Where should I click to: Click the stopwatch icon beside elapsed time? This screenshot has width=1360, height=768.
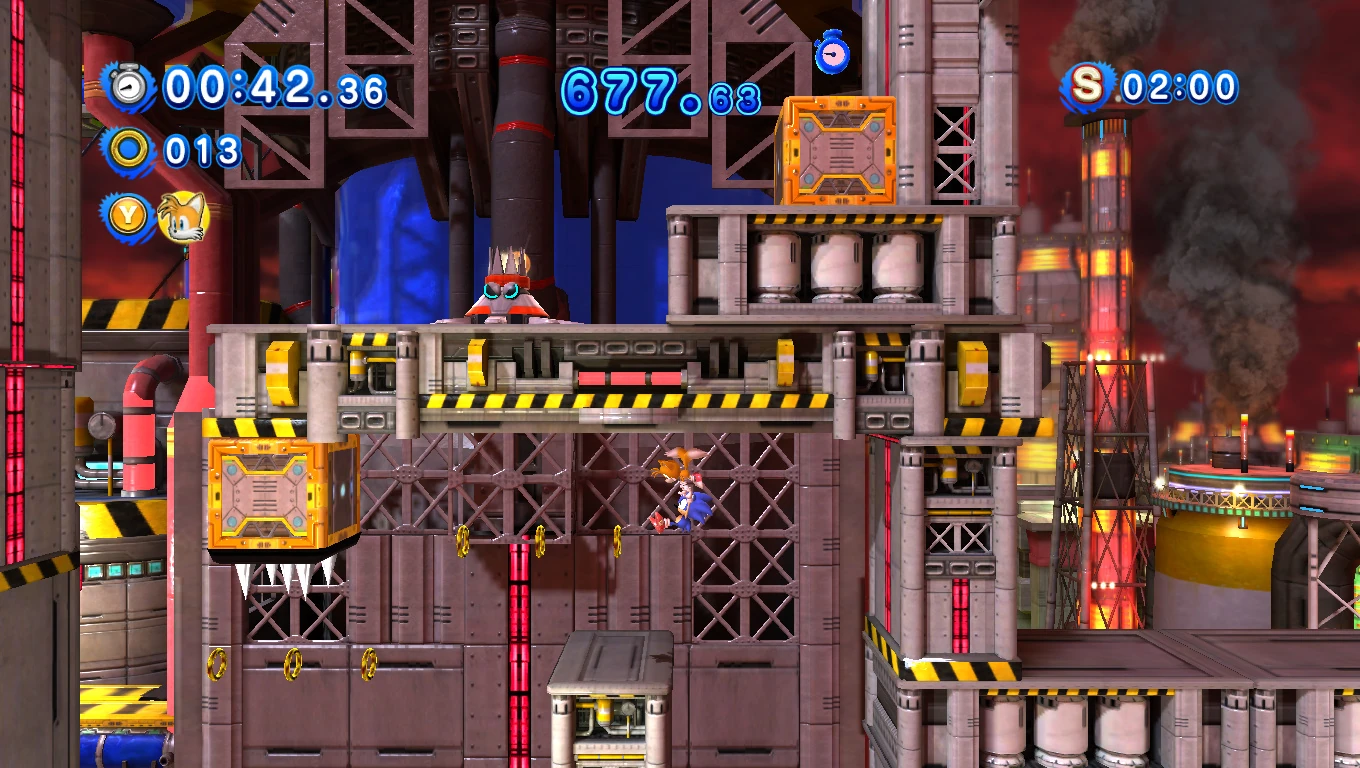129,87
